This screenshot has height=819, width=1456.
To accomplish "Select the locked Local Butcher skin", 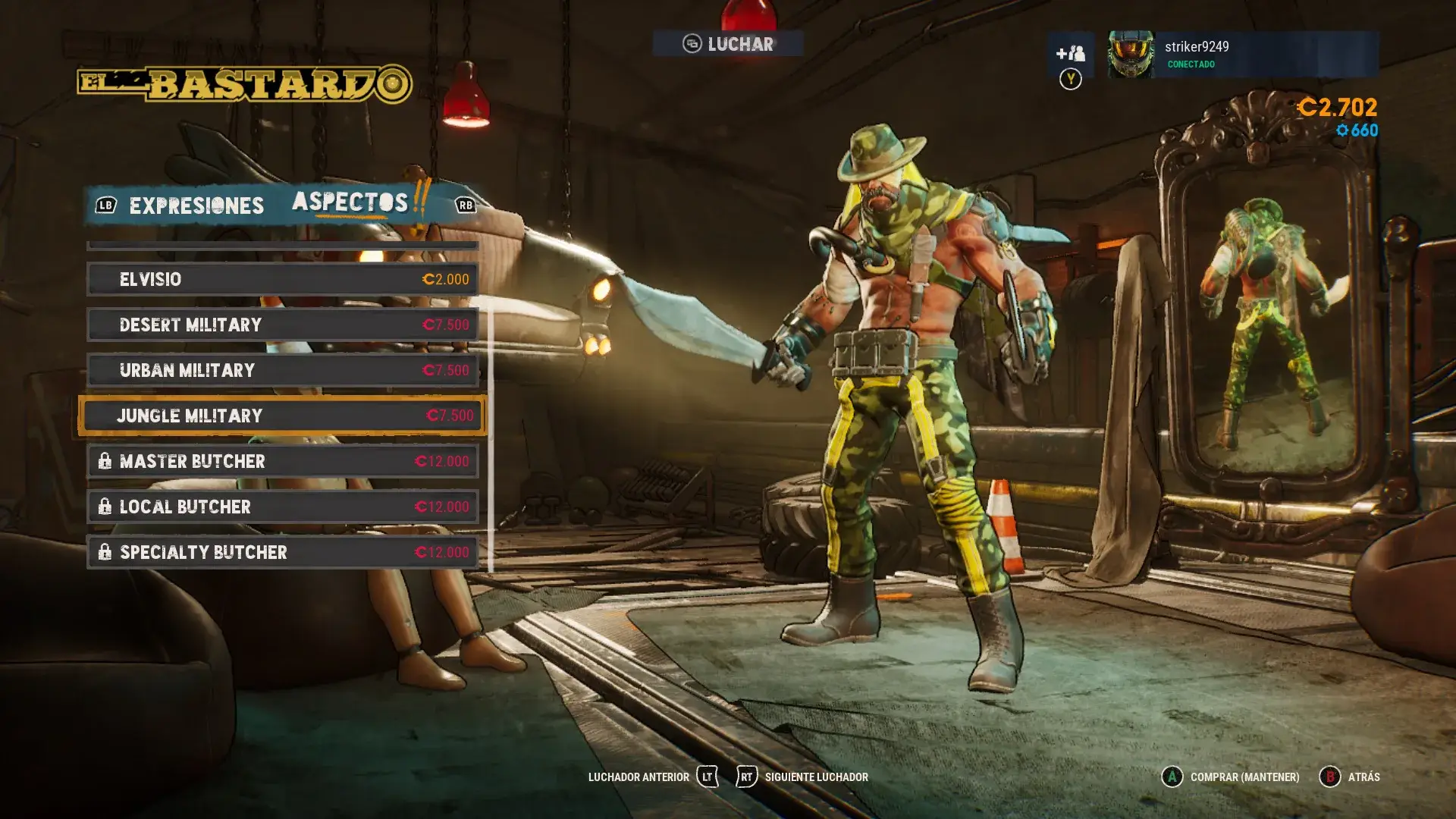I will pyautogui.click(x=282, y=507).
